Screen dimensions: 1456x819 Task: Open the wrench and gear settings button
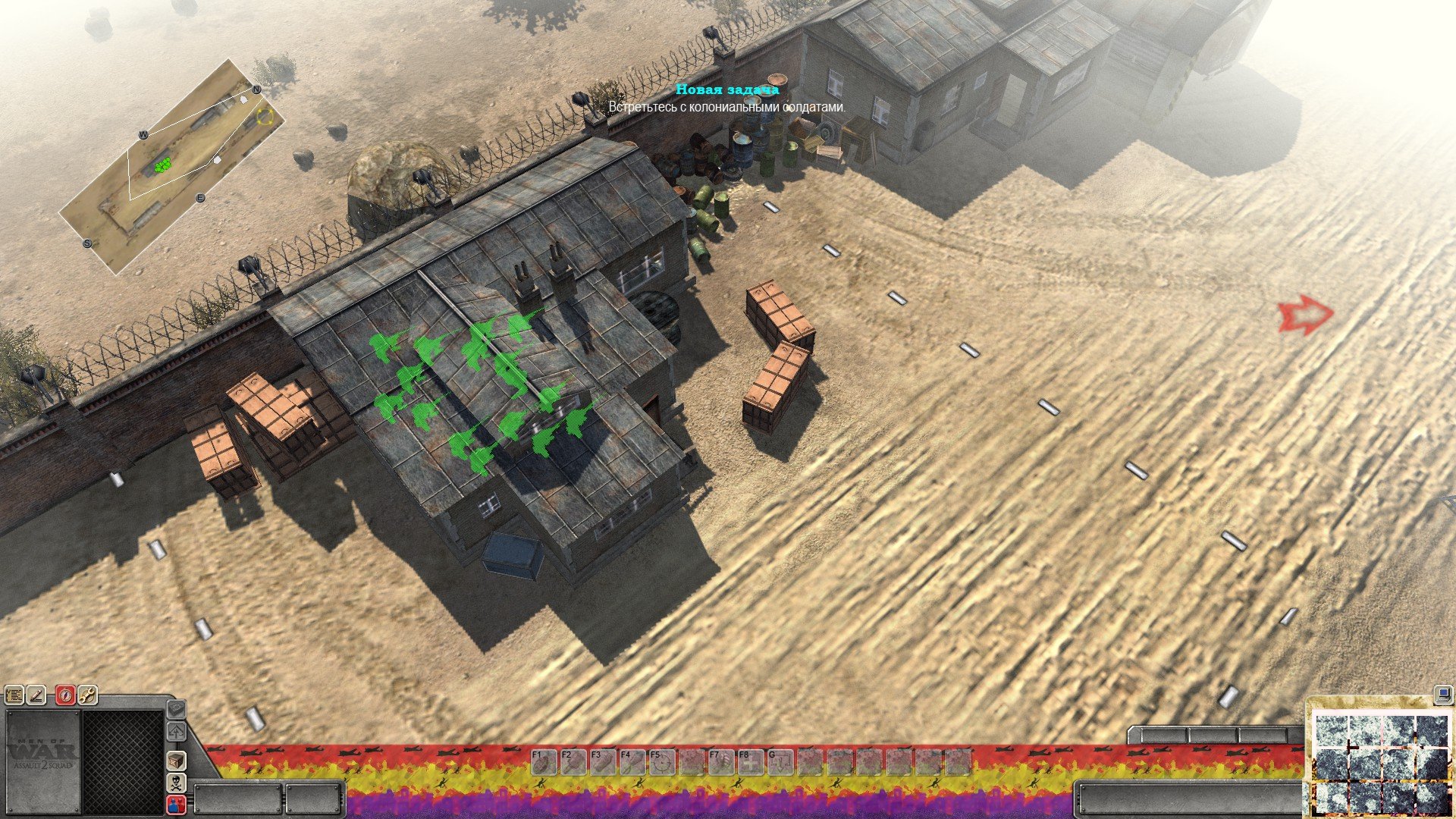click(x=87, y=694)
